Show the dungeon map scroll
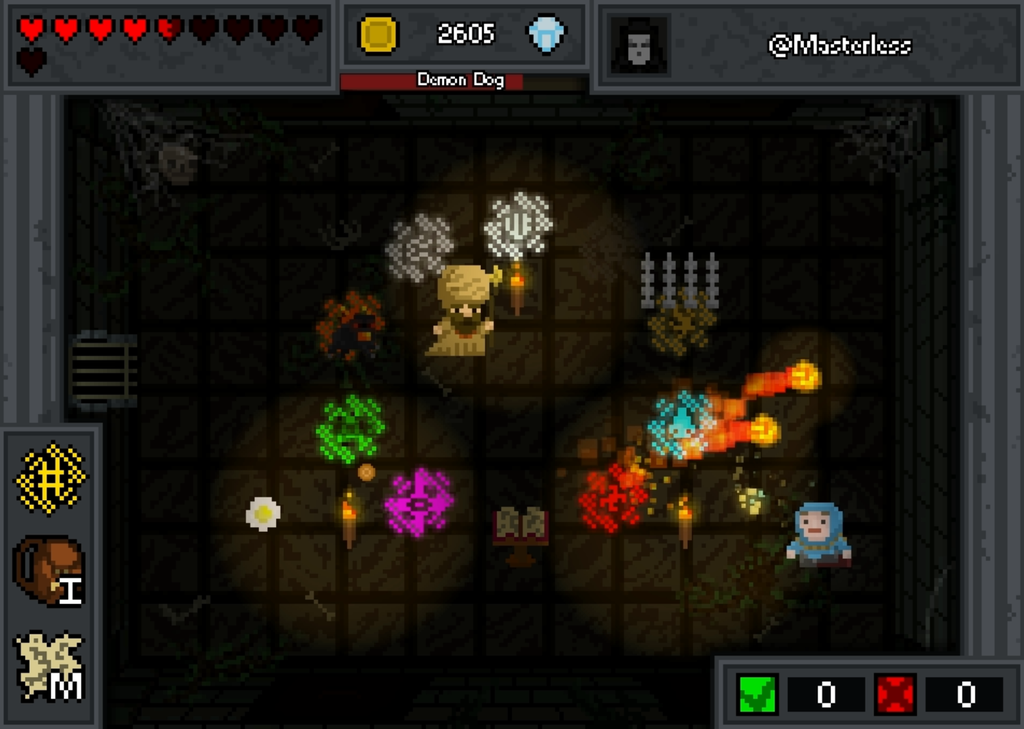1024x729 pixels. 50,665
